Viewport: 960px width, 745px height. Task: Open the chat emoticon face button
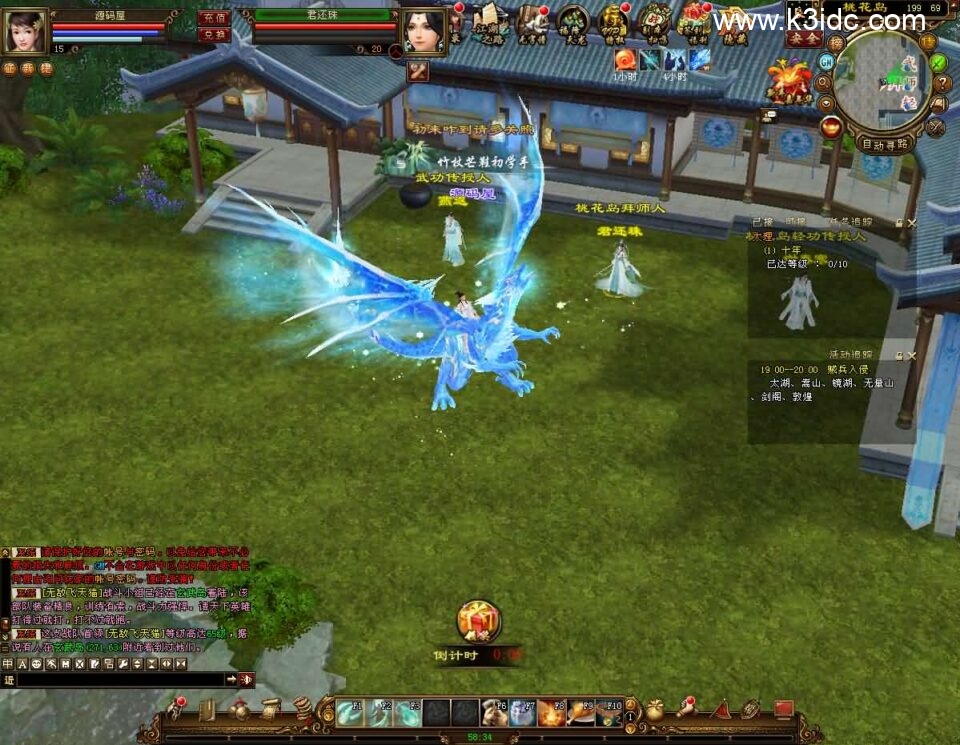coord(36,664)
